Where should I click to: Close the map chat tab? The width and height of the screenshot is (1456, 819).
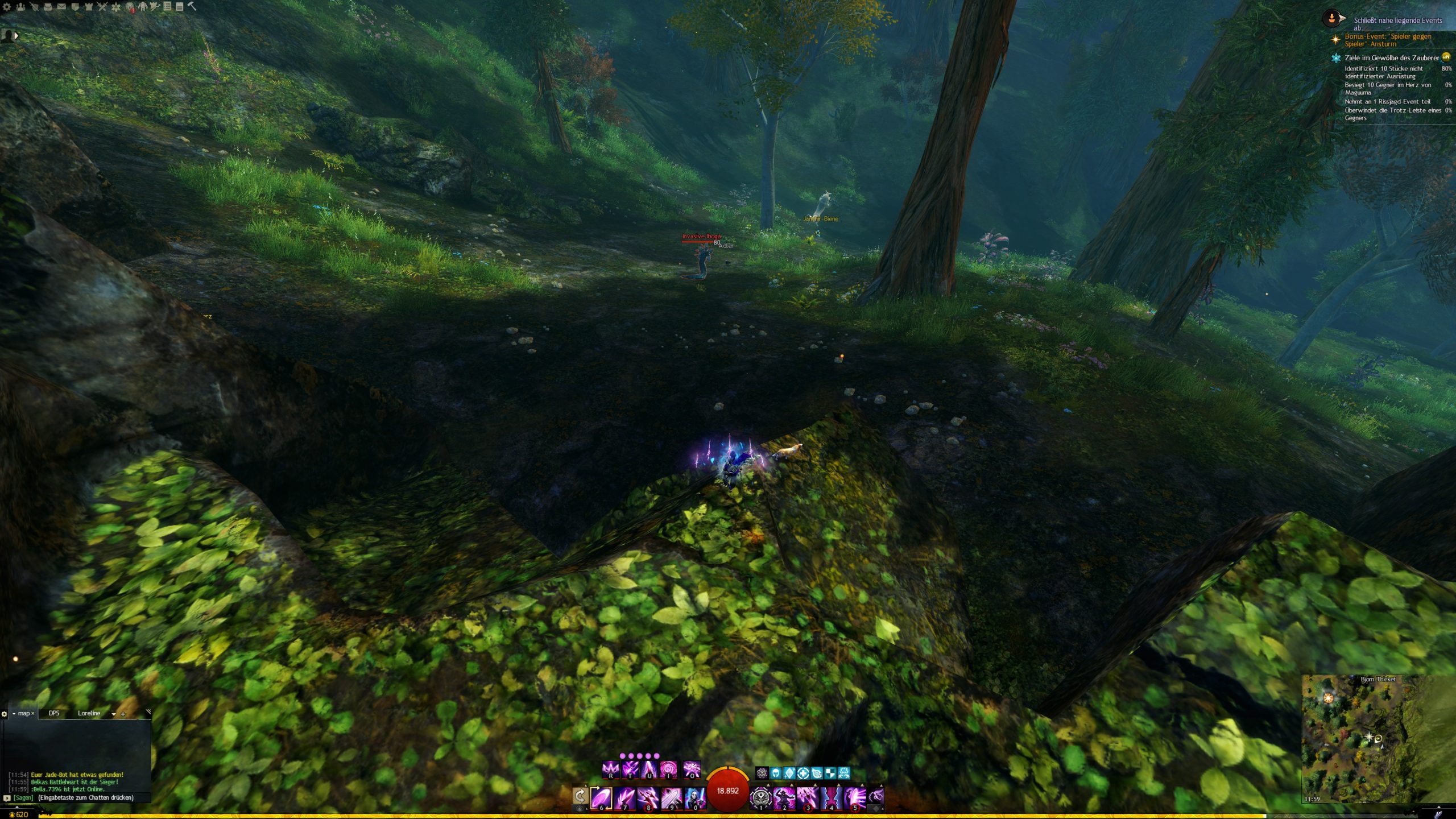pos(33,713)
